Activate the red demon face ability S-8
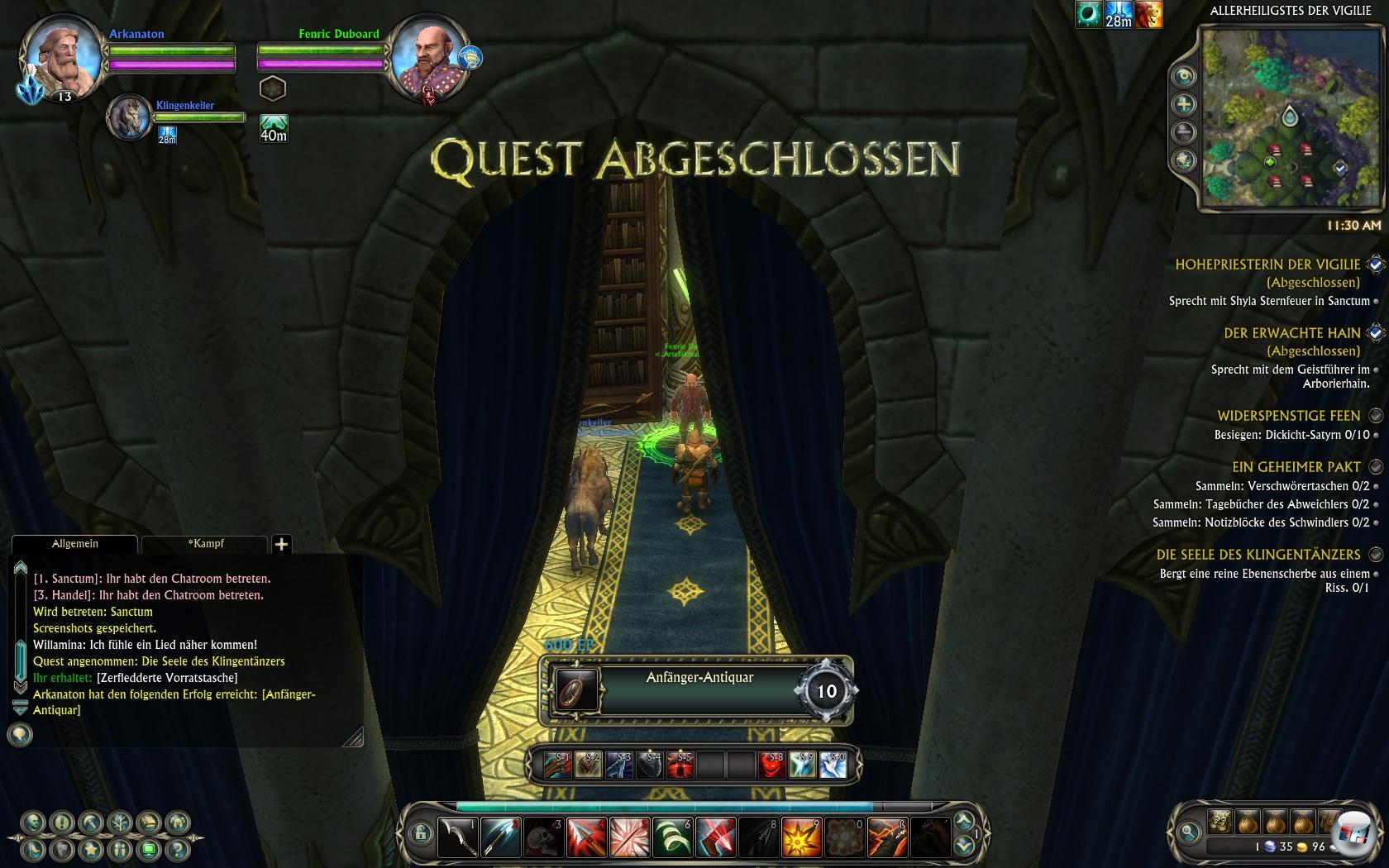Viewport: 1389px width, 868px height. tap(771, 765)
